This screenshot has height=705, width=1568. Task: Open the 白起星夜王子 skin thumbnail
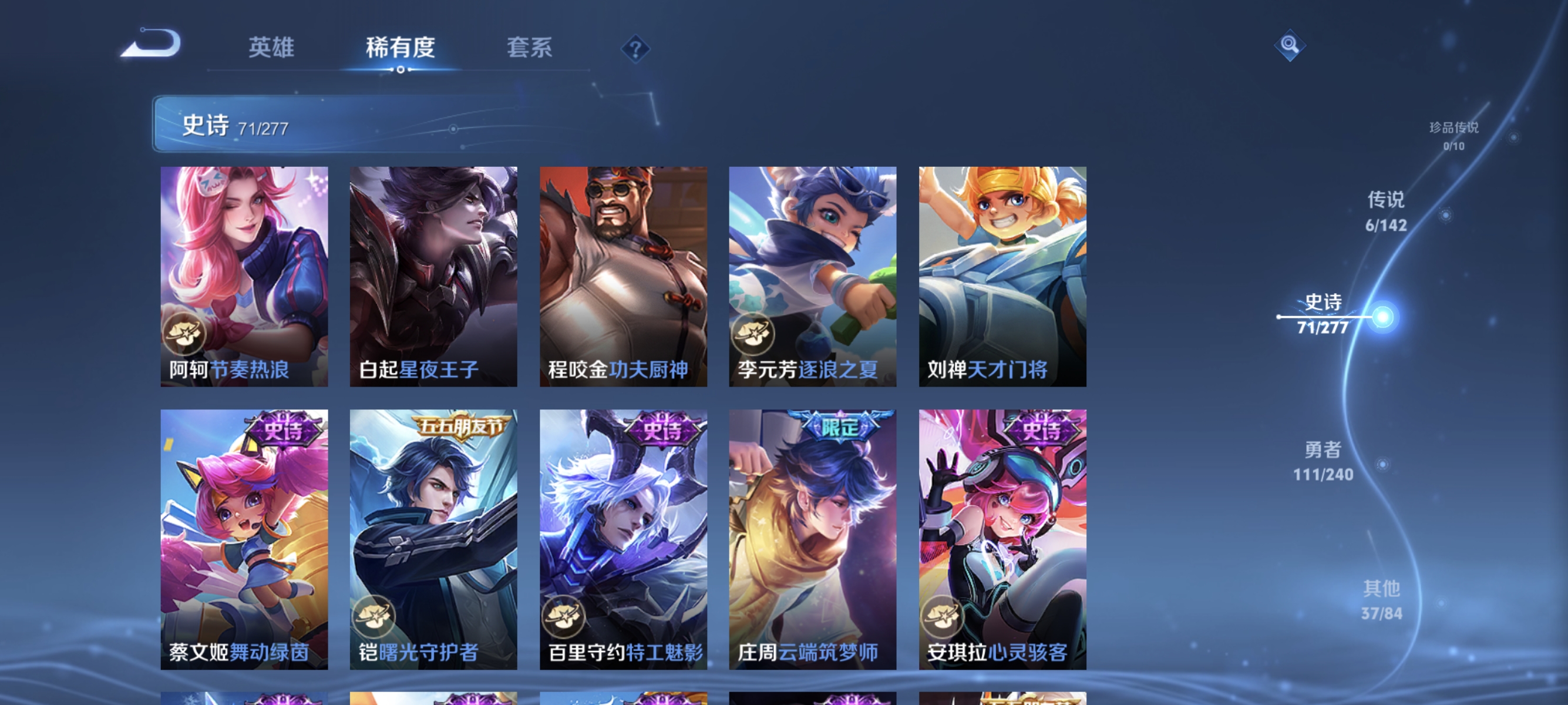click(434, 274)
